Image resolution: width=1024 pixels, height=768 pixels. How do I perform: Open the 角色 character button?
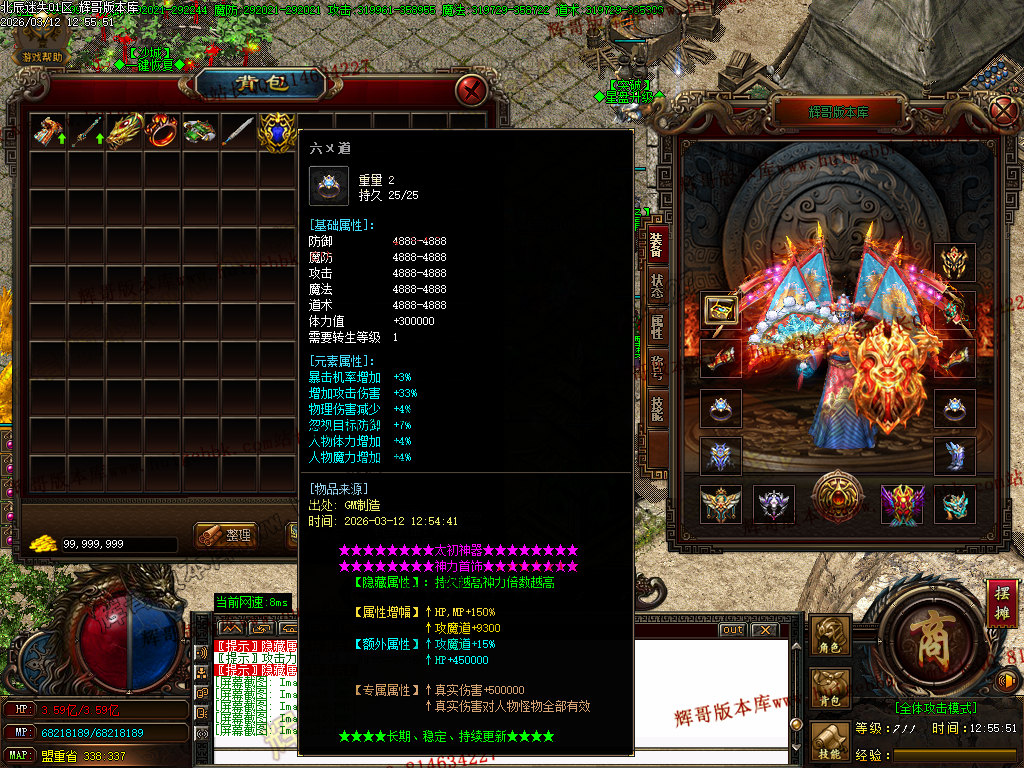pyautogui.click(x=831, y=636)
